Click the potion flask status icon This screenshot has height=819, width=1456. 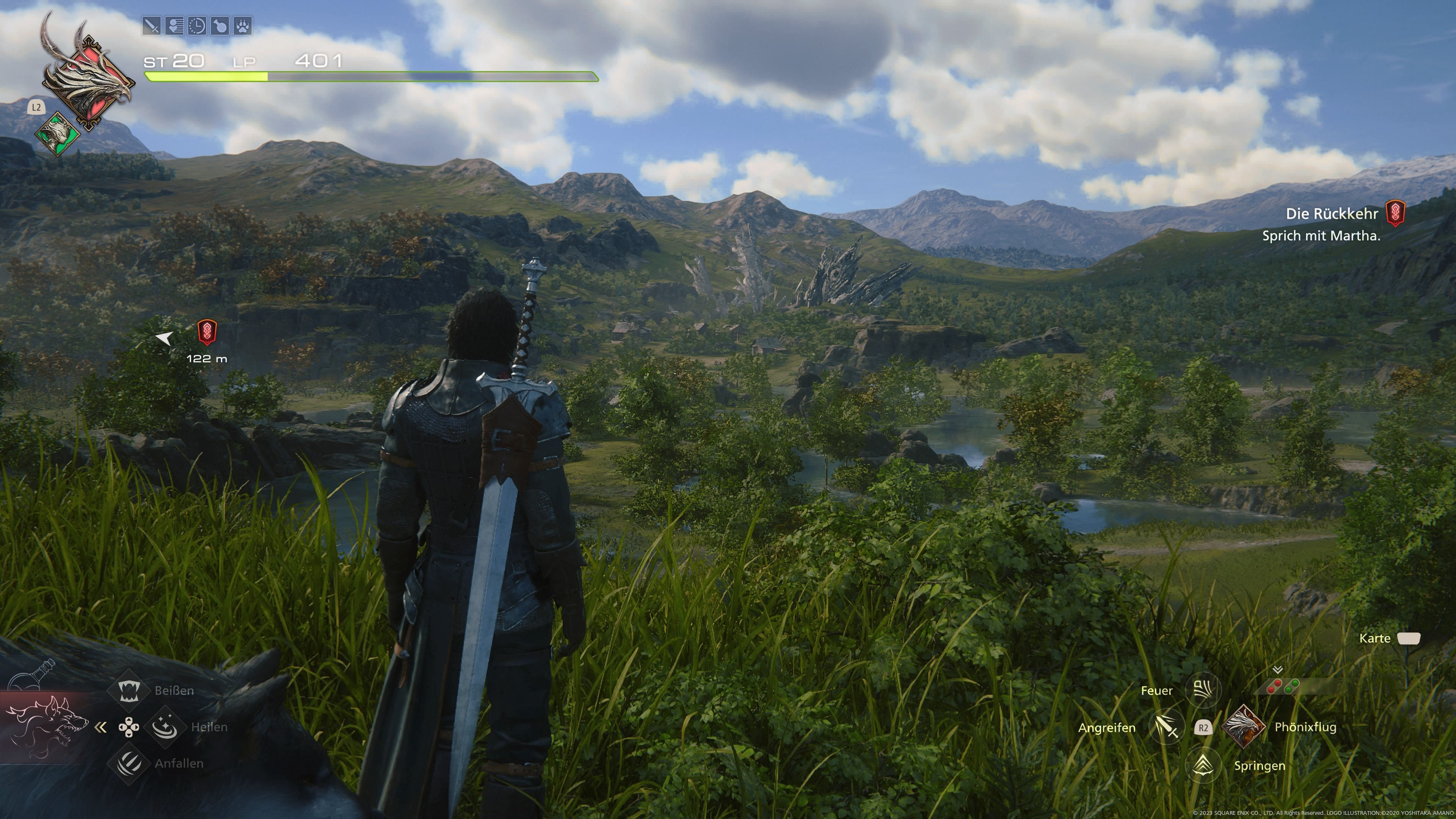point(220,26)
